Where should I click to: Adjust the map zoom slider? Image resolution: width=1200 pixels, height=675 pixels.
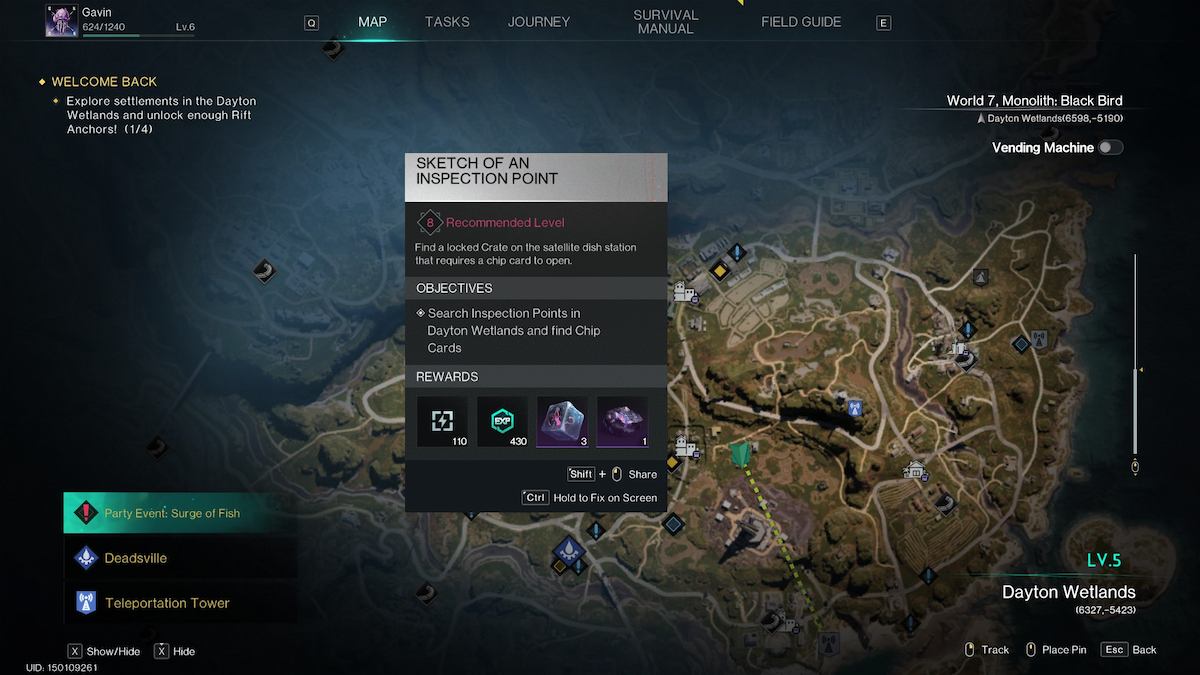point(1135,372)
